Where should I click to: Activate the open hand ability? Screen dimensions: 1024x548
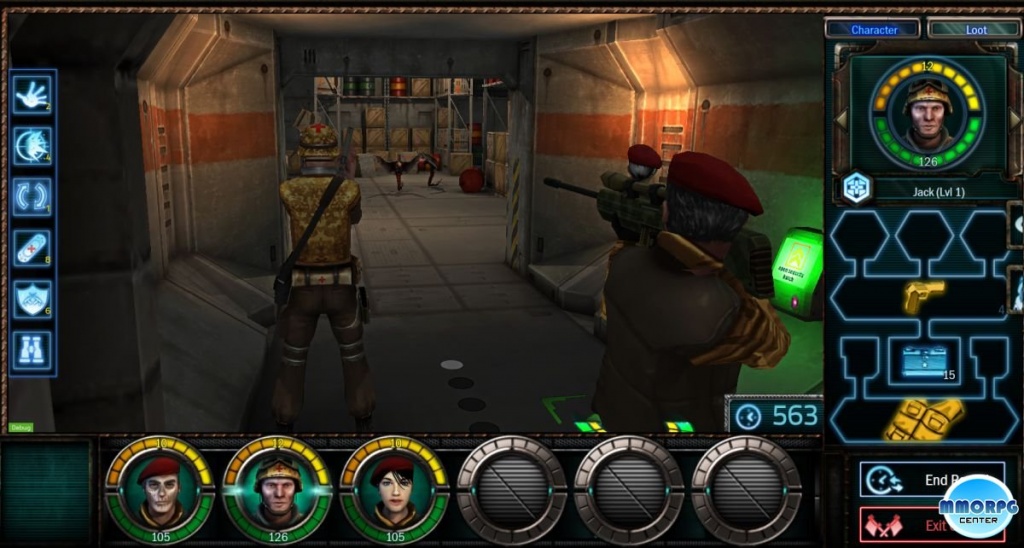pyautogui.click(x=33, y=95)
